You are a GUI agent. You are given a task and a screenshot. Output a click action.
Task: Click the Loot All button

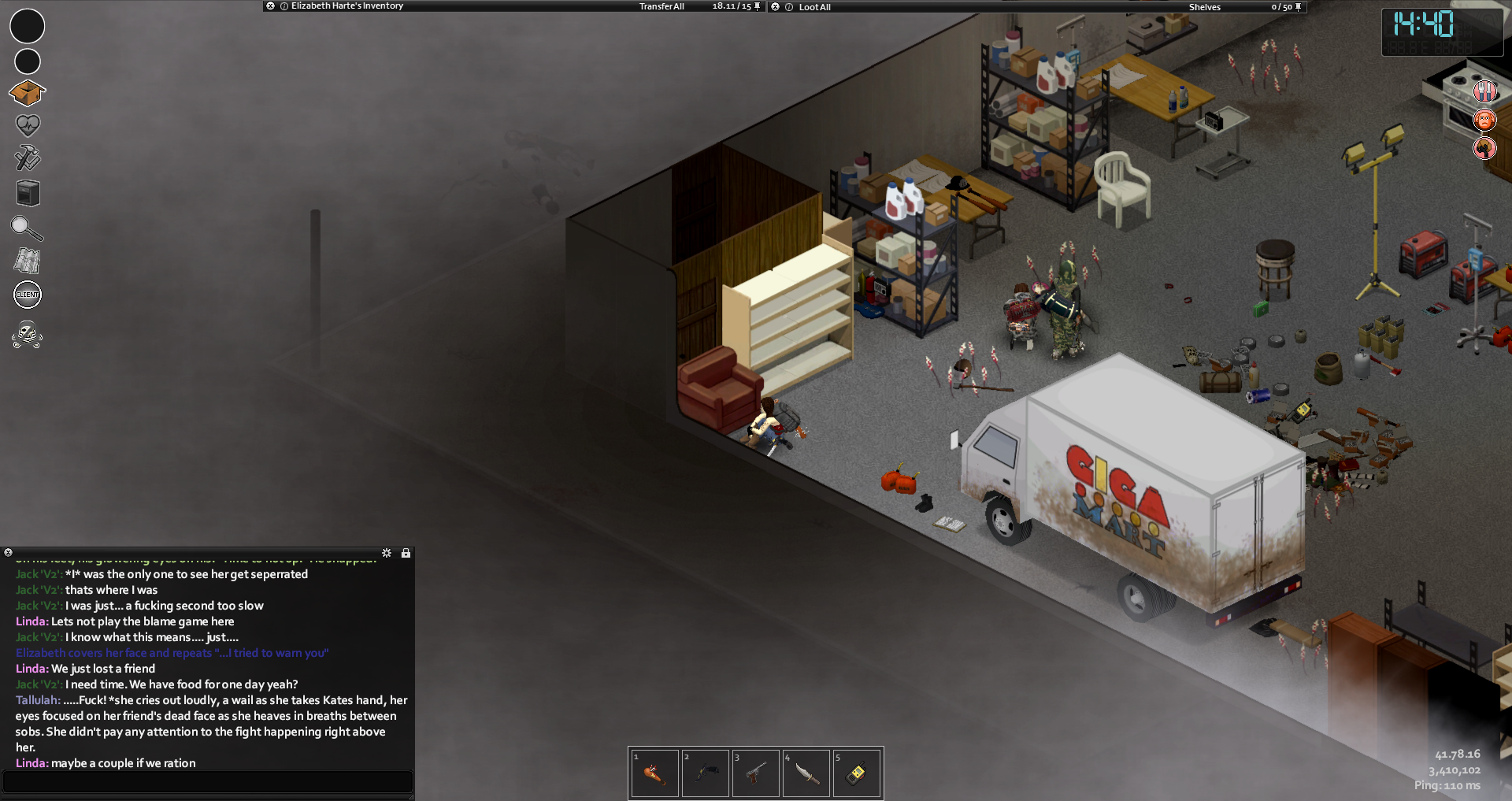[x=814, y=7]
